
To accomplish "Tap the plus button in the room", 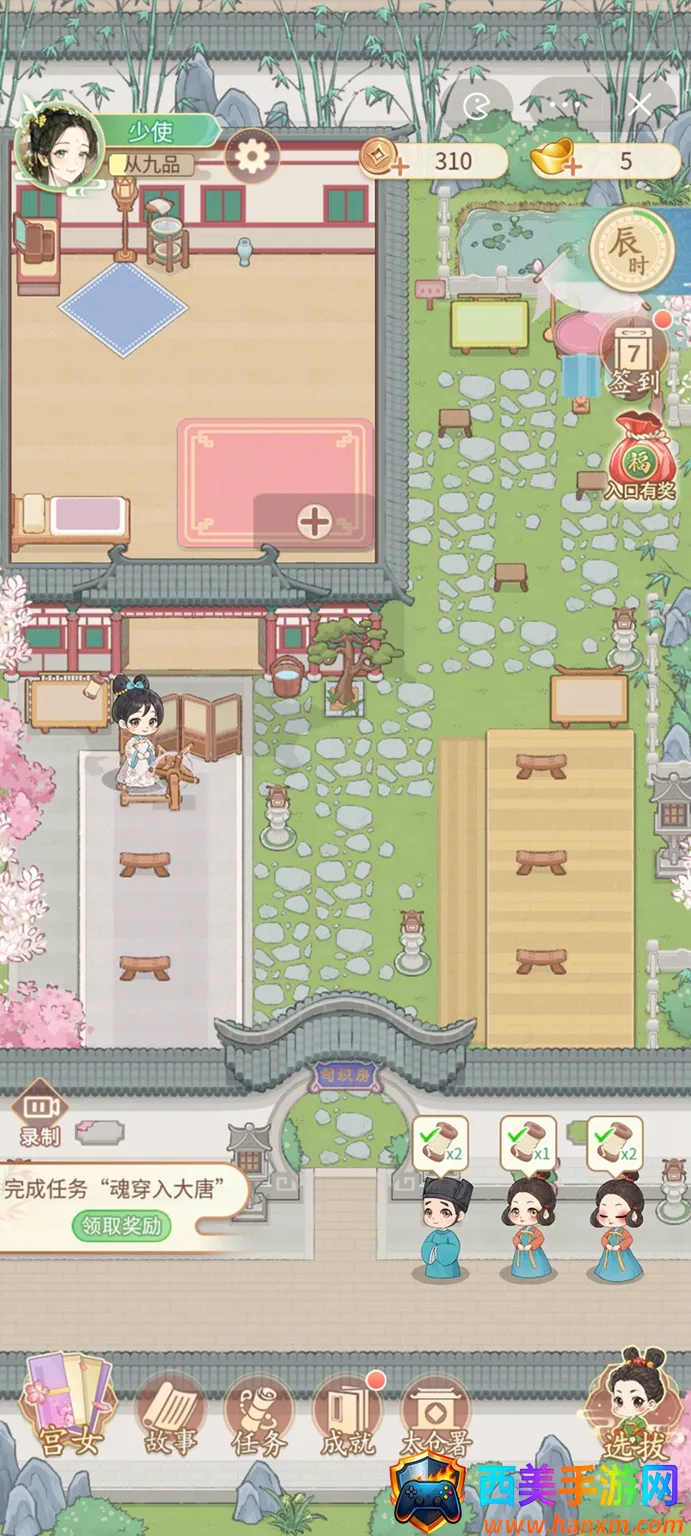I will click(x=314, y=520).
